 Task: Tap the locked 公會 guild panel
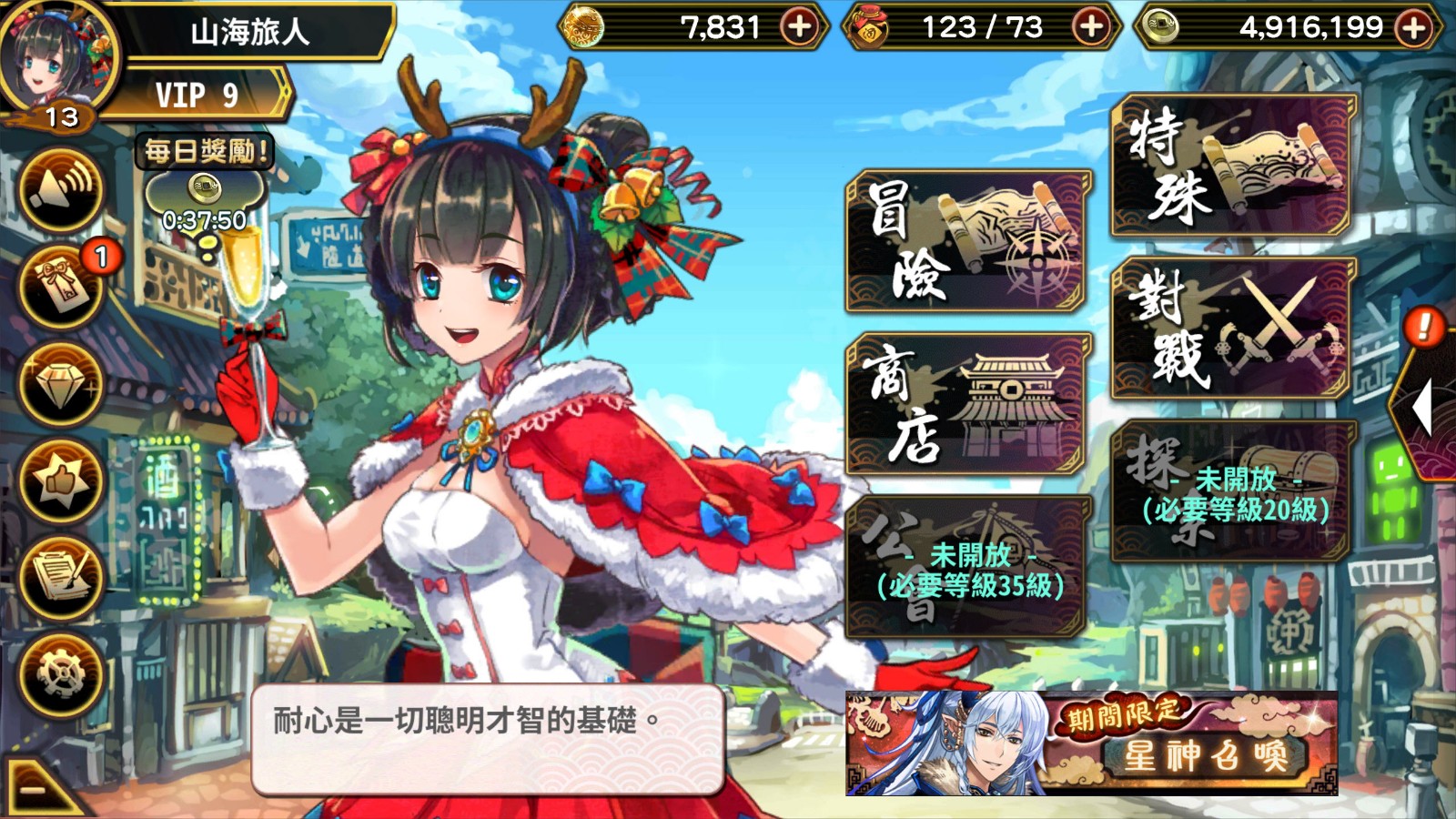(968, 568)
